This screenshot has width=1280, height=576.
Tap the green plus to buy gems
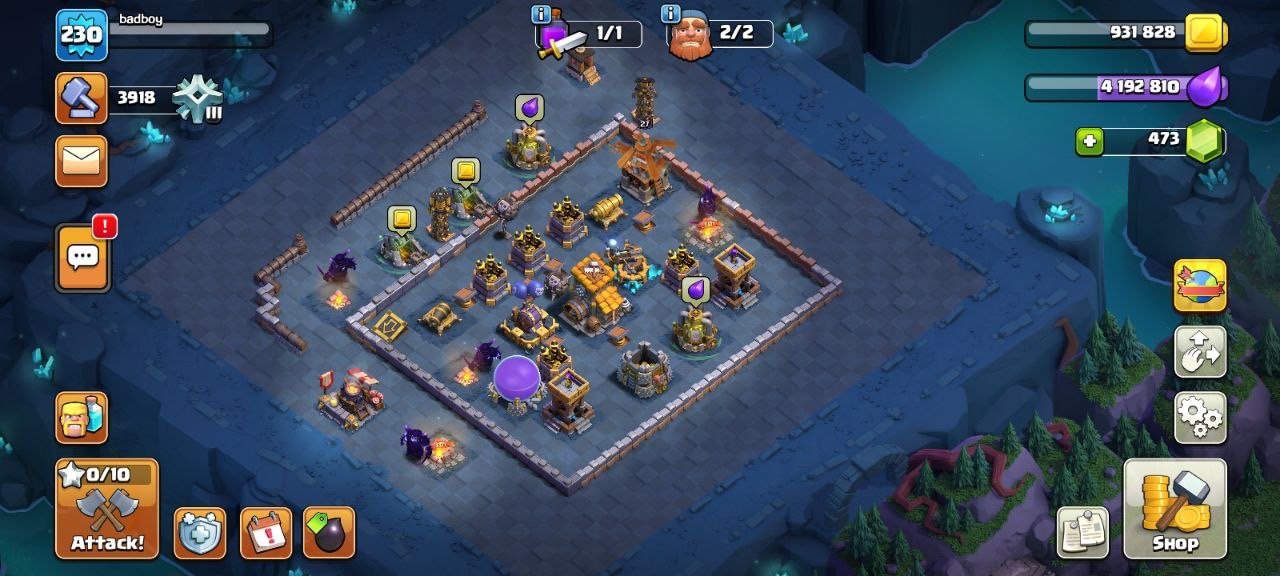click(1089, 142)
